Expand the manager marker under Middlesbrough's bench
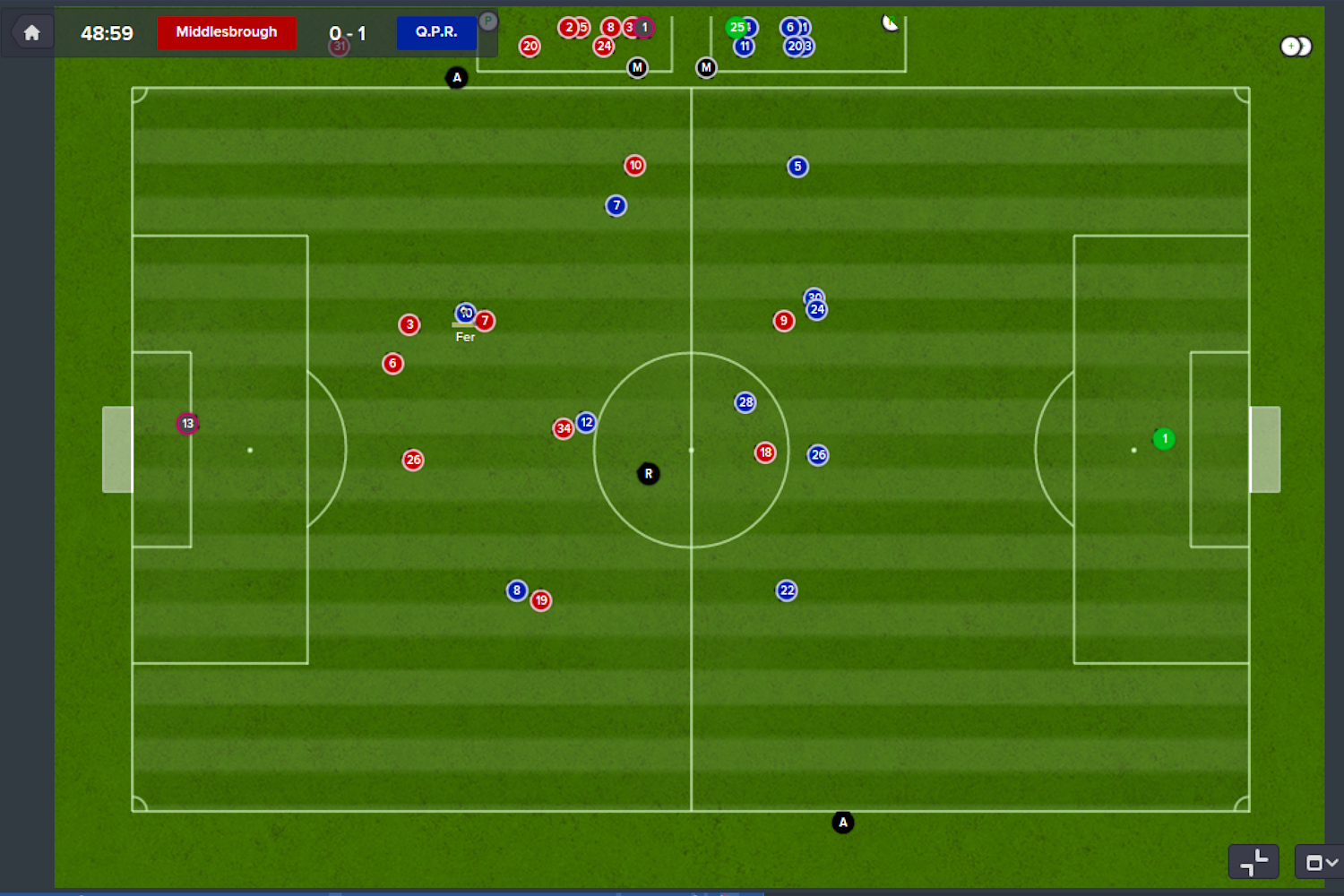This screenshot has width=1344, height=896. (637, 66)
